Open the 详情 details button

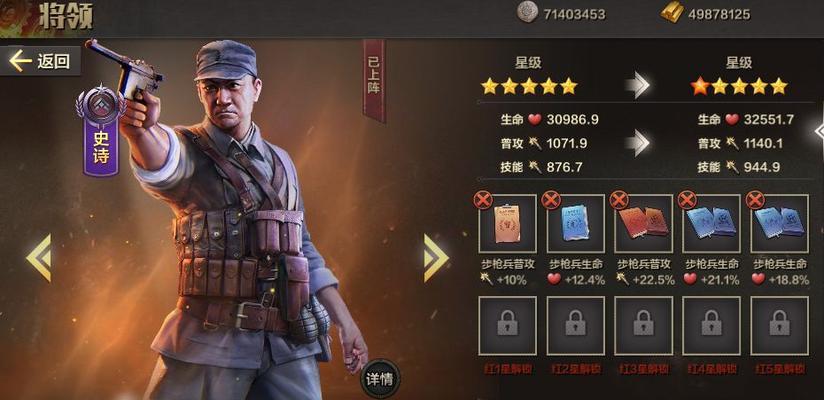(376, 379)
